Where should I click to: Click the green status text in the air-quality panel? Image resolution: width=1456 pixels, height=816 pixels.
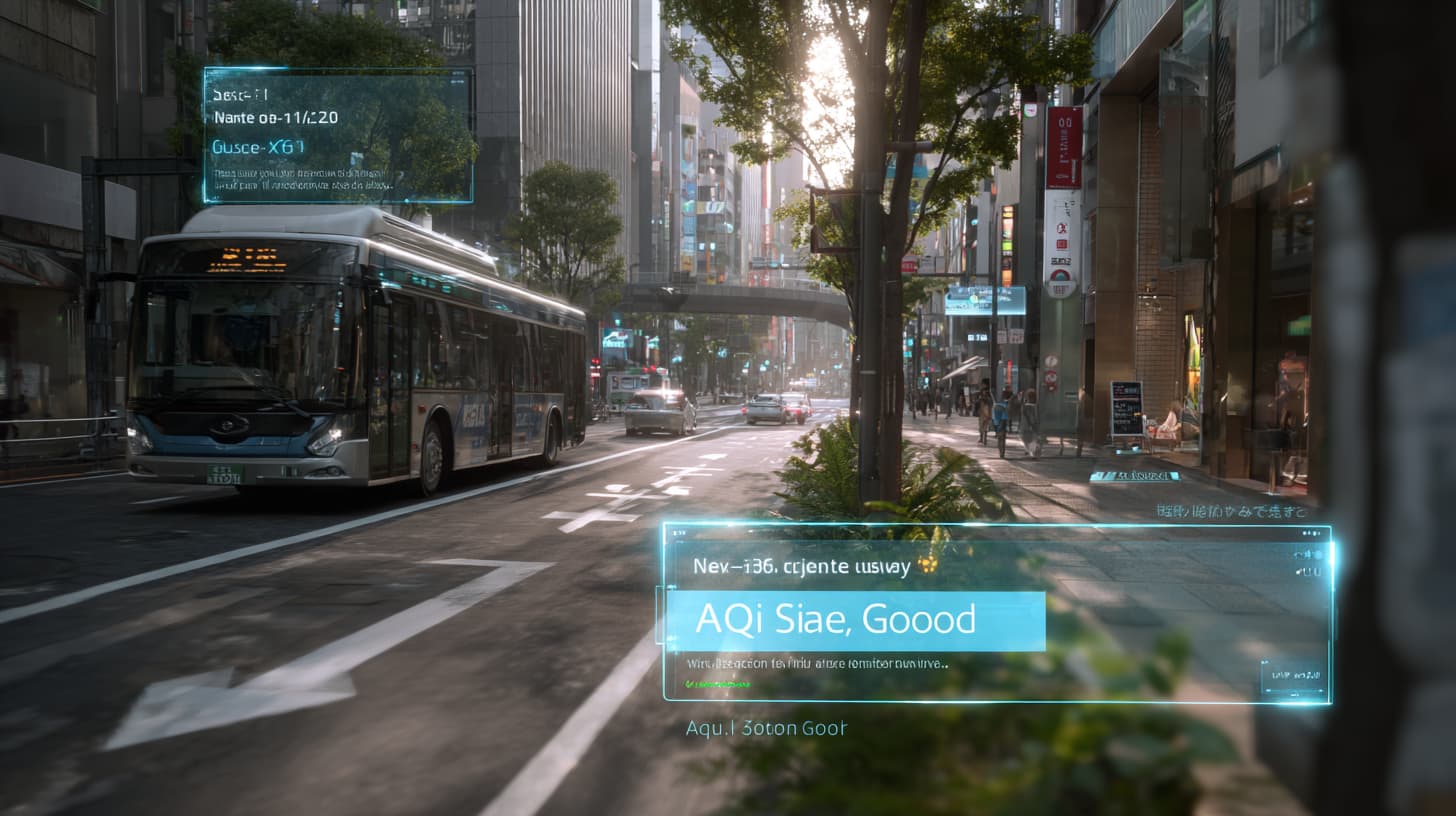[x=719, y=685]
